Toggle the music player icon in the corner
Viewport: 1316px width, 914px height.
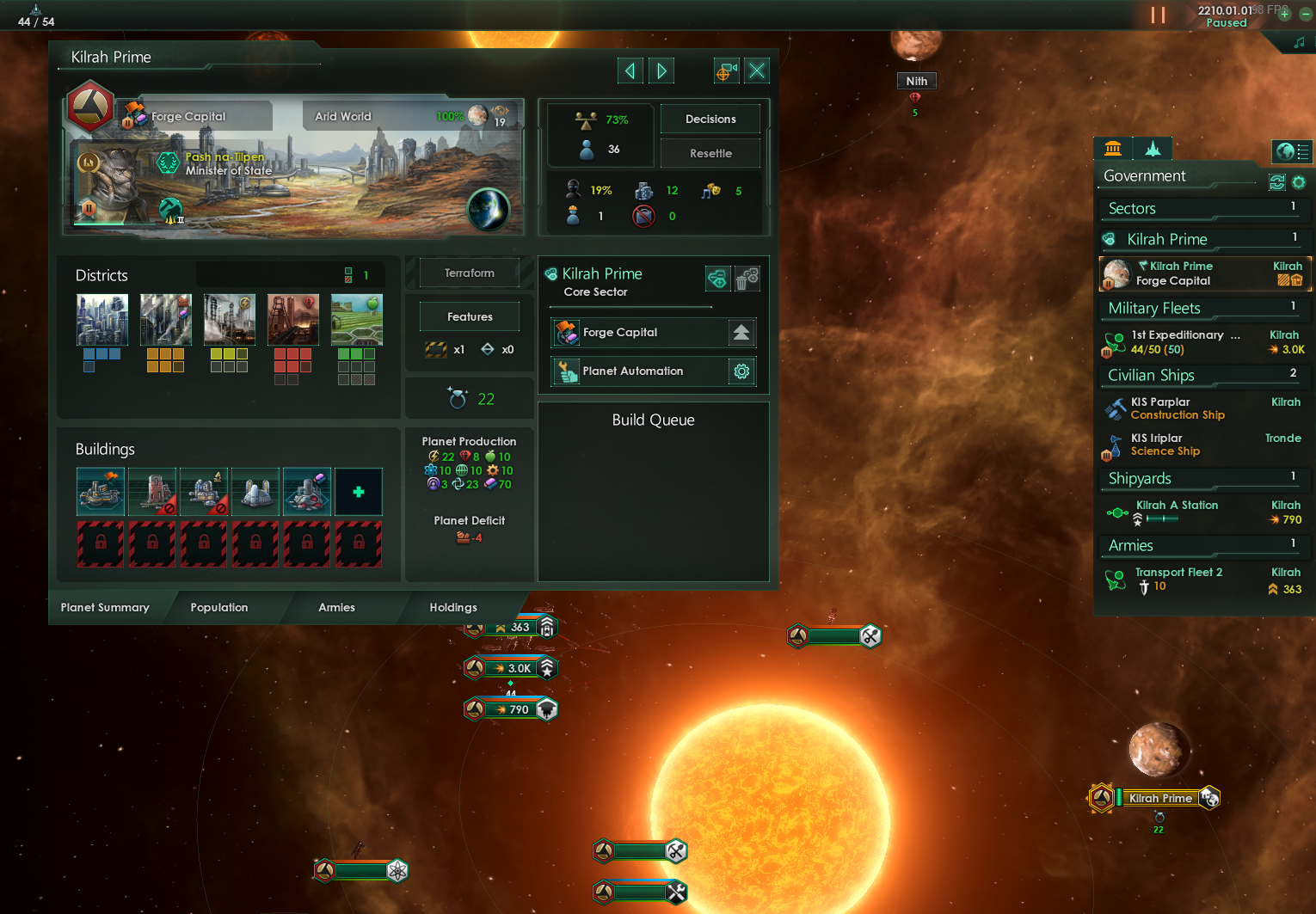pyautogui.click(x=1299, y=42)
